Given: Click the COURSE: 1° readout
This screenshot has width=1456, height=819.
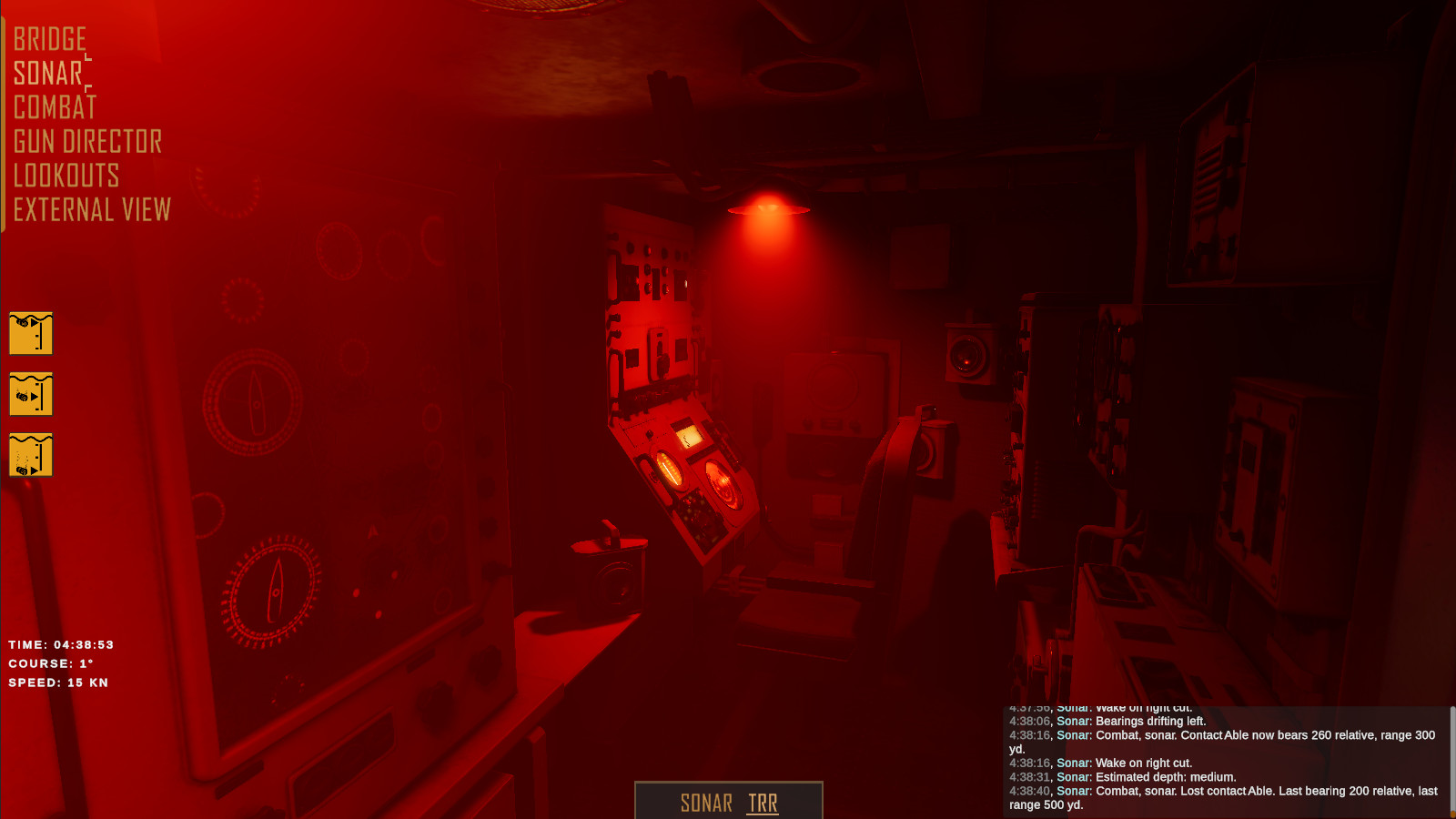Looking at the screenshot, I should tap(50, 663).
